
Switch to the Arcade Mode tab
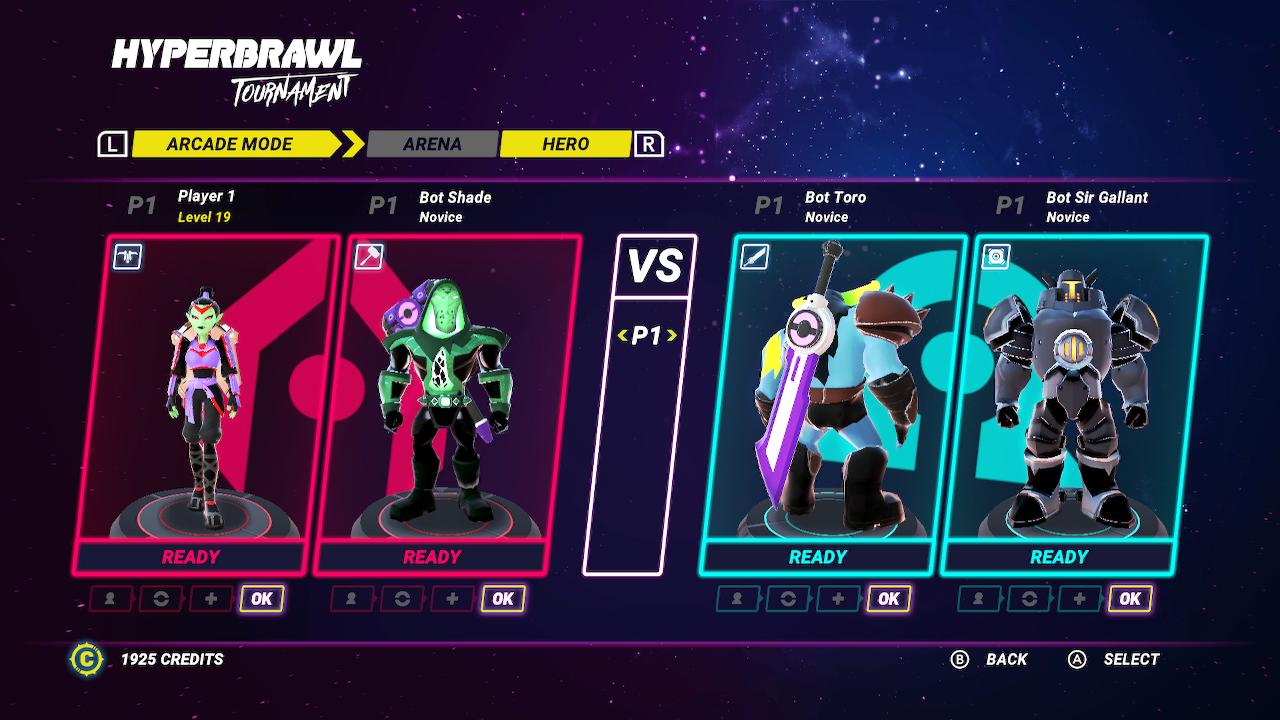click(230, 144)
